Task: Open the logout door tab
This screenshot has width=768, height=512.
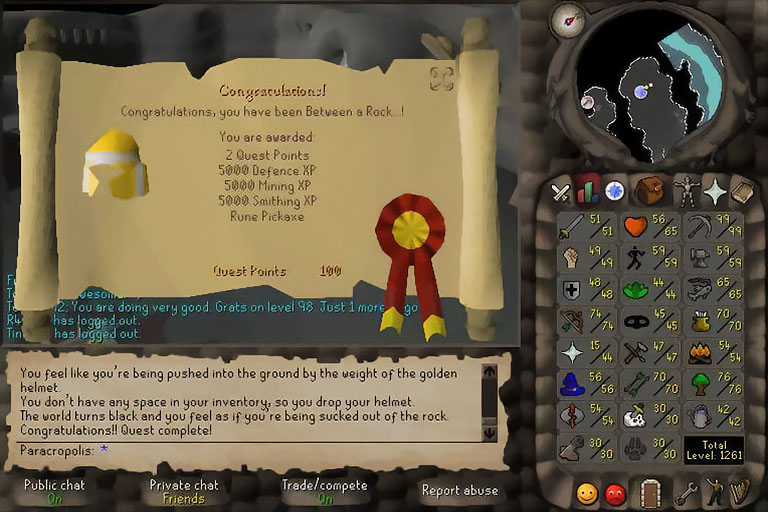Action: coord(651,492)
